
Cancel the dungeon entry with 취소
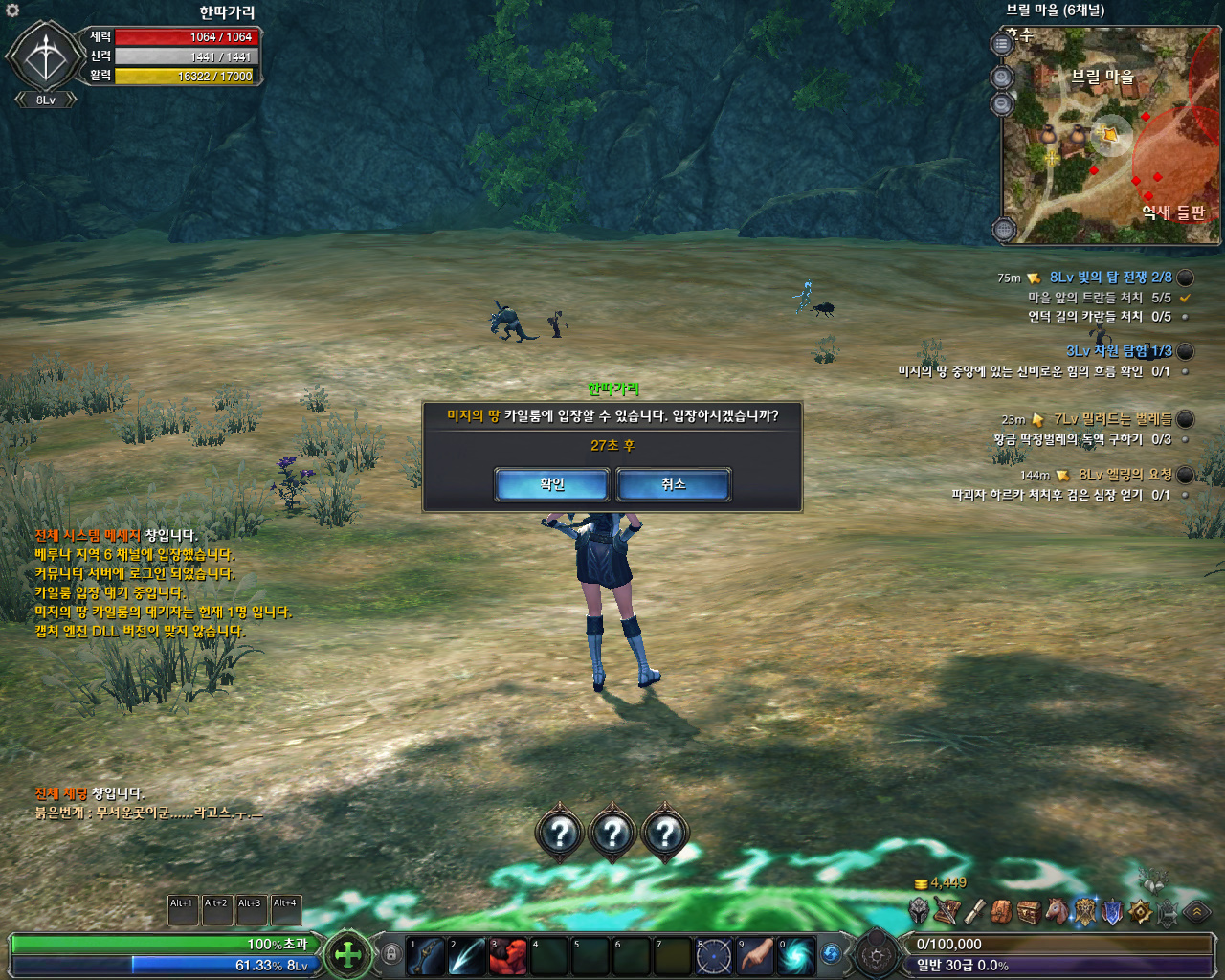click(673, 484)
